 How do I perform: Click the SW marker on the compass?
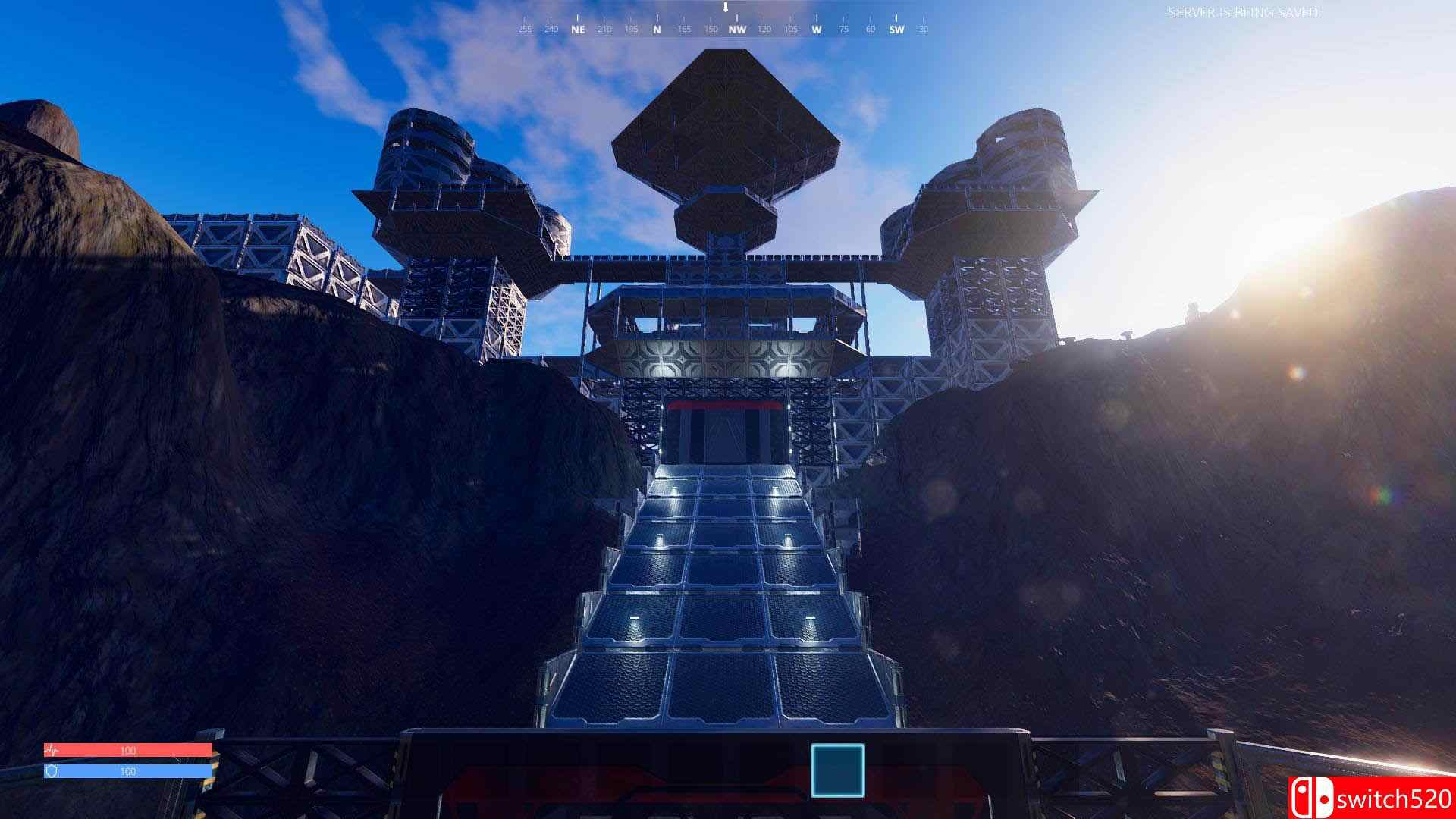coord(895,31)
